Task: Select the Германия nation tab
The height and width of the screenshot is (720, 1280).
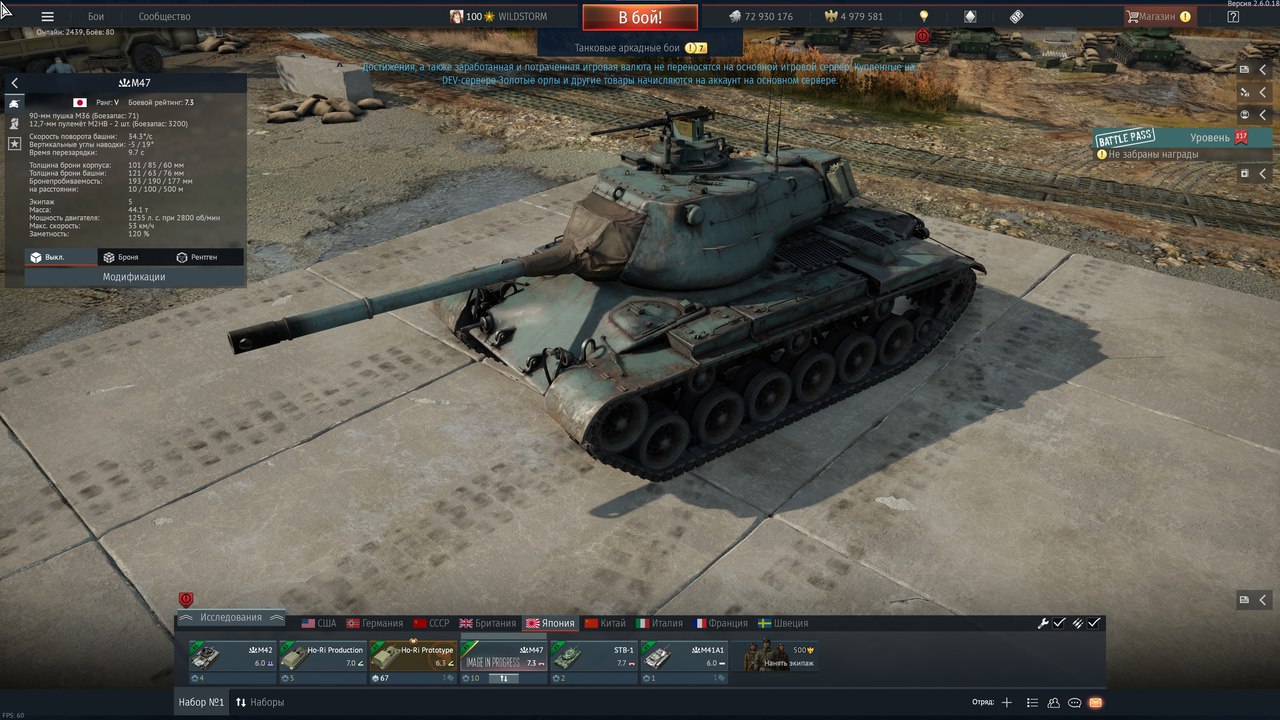Action: pos(375,623)
